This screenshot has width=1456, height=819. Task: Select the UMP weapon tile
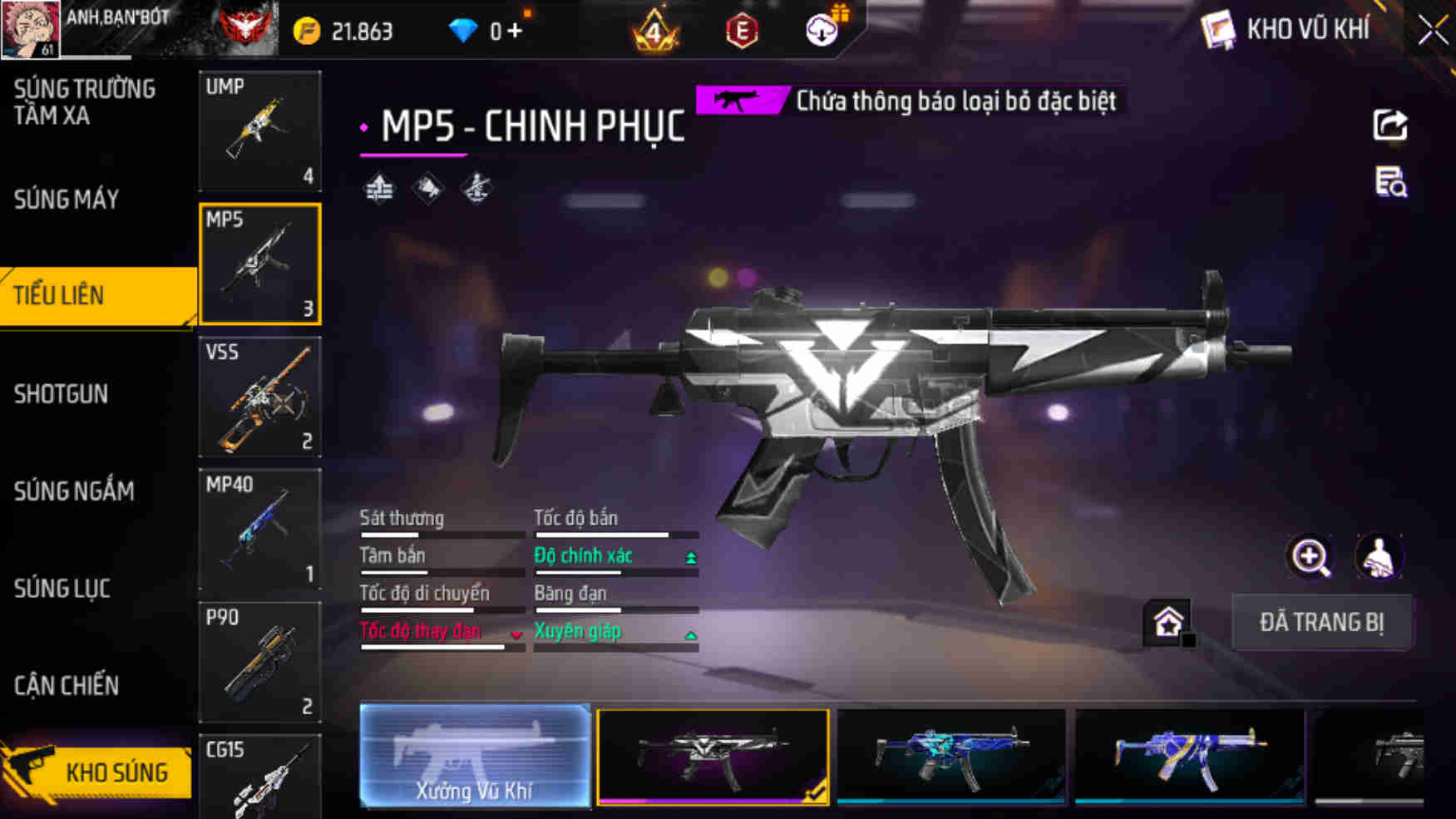tap(259, 131)
